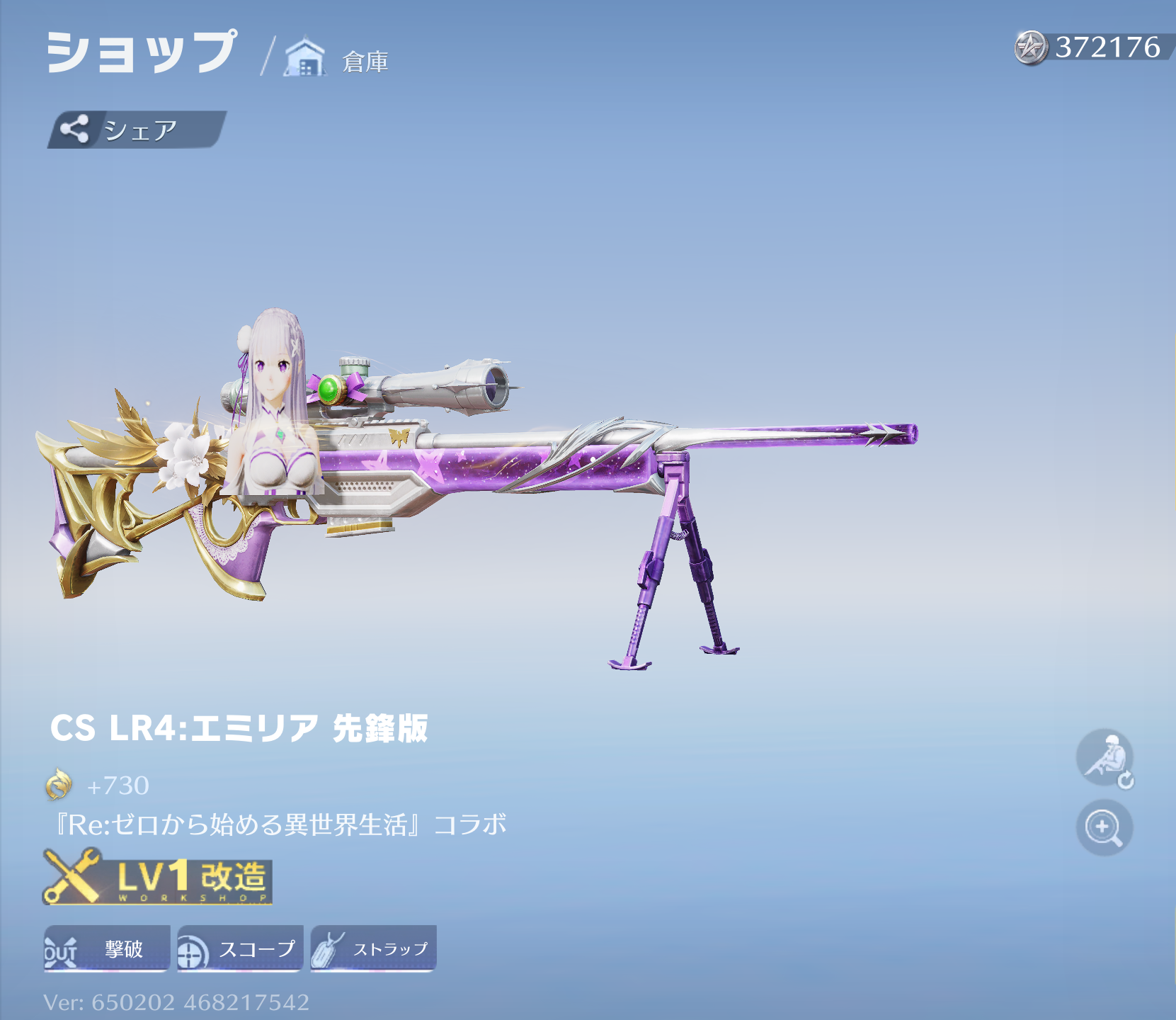
Task: Toggle the strap attachment display
Action: click(372, 947)
